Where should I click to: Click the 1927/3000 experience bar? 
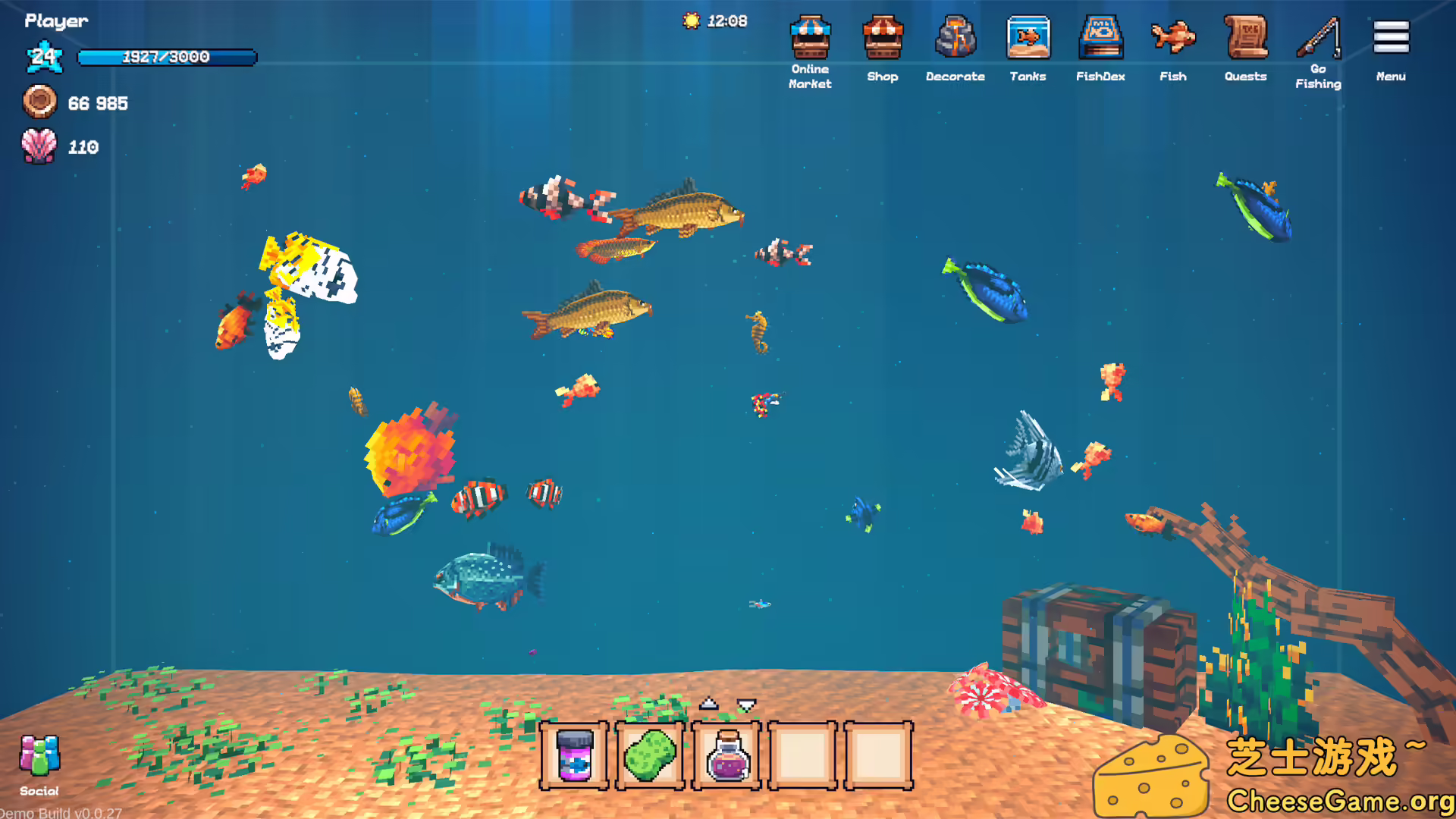167,57
